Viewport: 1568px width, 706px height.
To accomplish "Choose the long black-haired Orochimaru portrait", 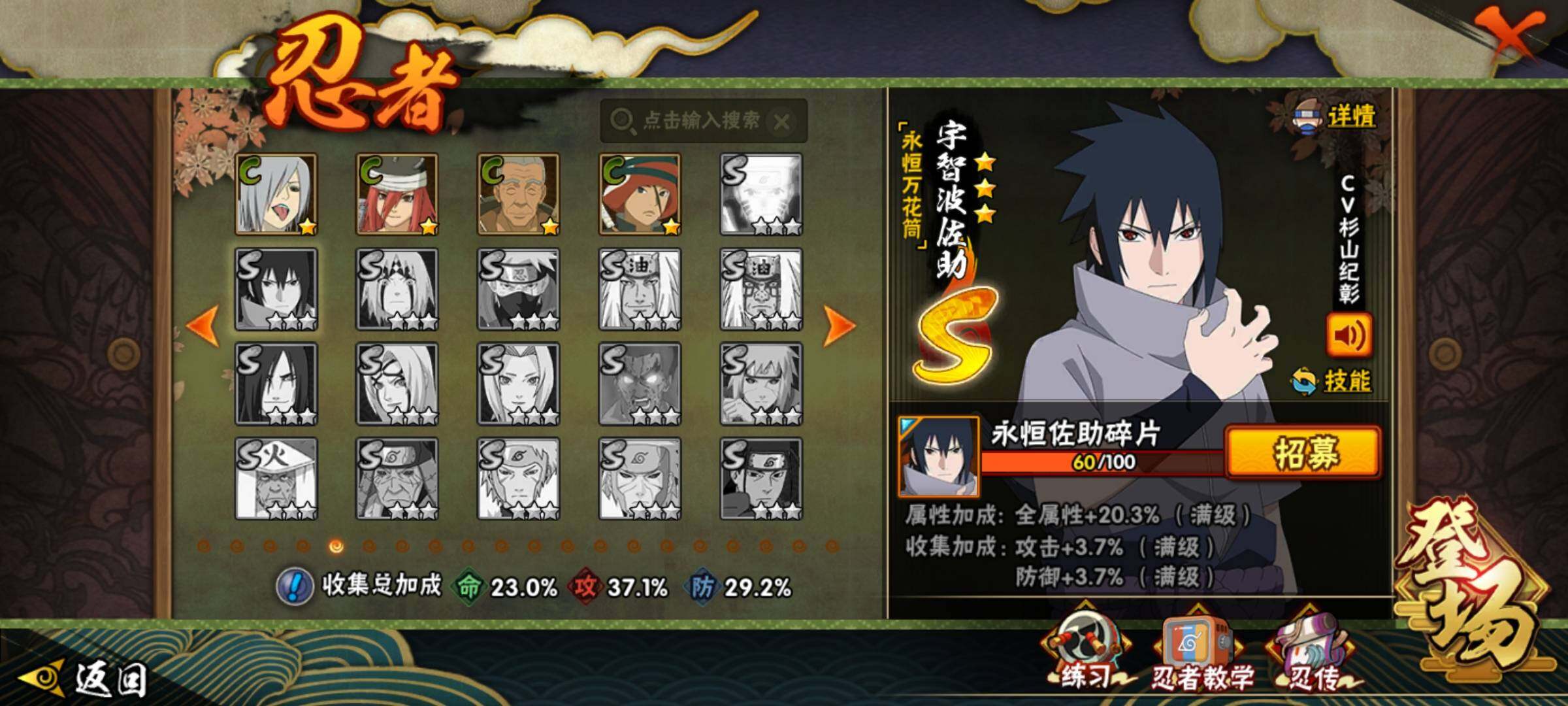I will 276,384.
